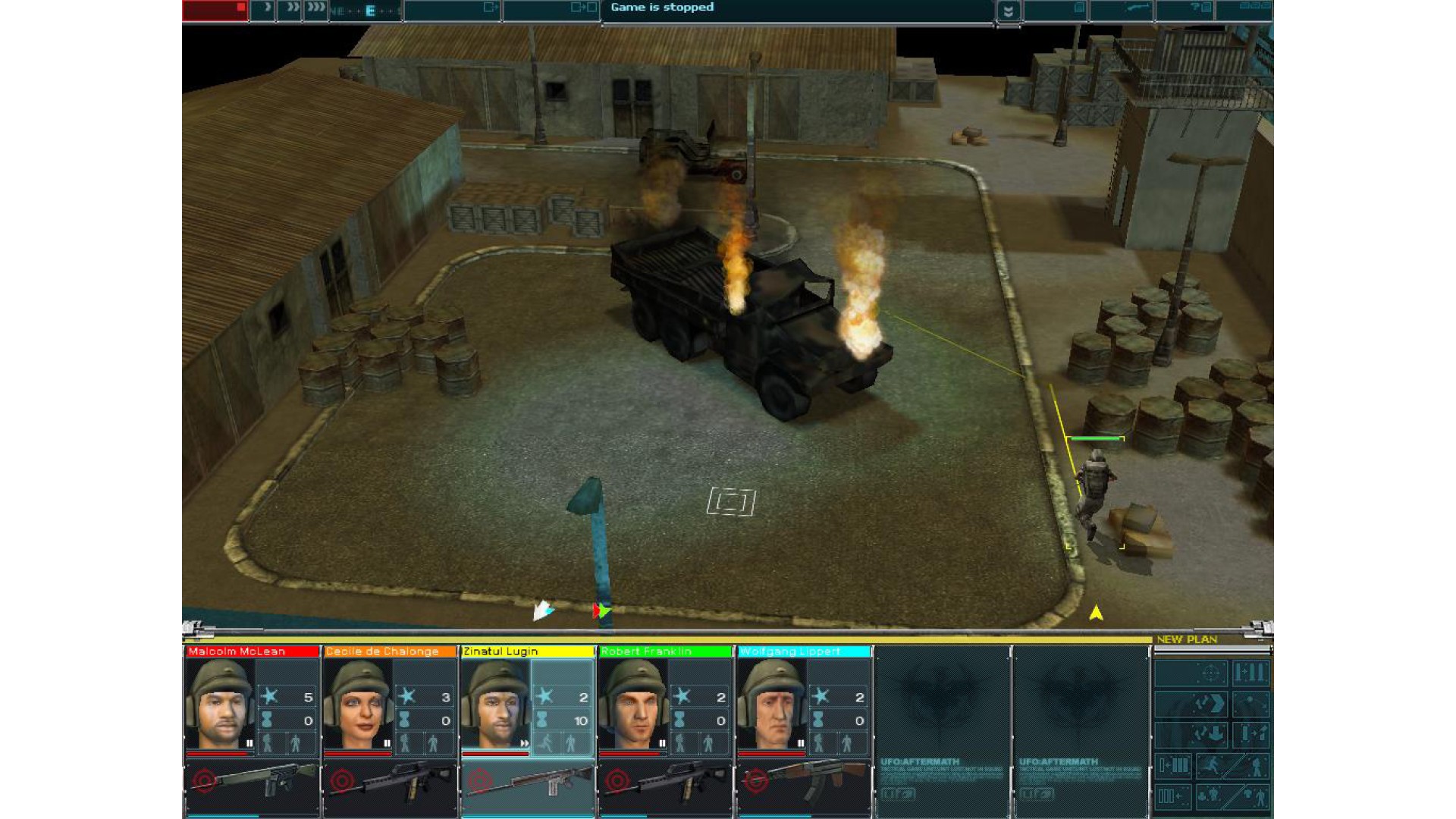Choose the running movement mode
The width and height of the screenshot is (1456, 819).
coord(1212,766)
